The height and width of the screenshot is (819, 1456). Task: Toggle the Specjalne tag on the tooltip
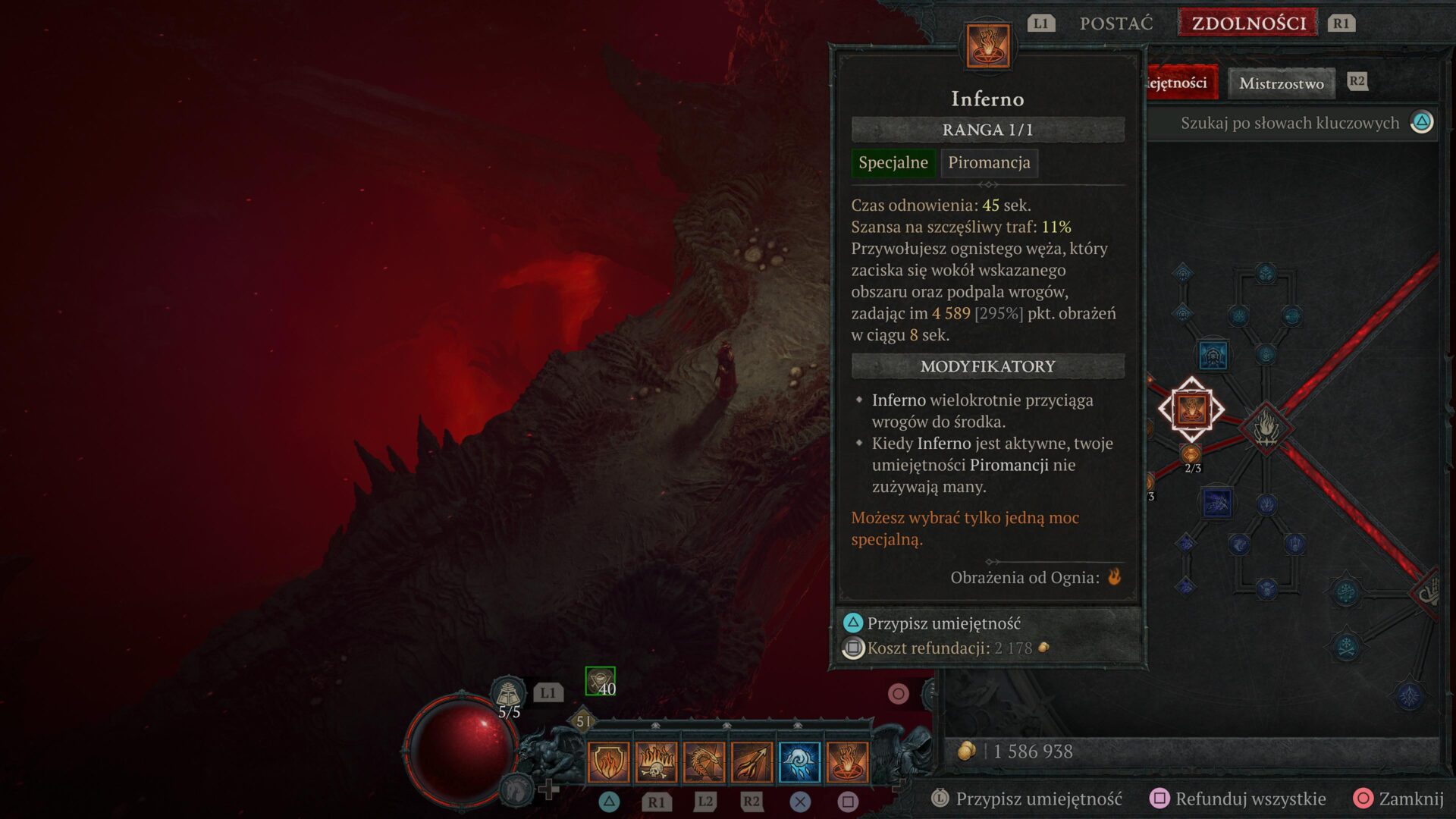pos(893,163)
